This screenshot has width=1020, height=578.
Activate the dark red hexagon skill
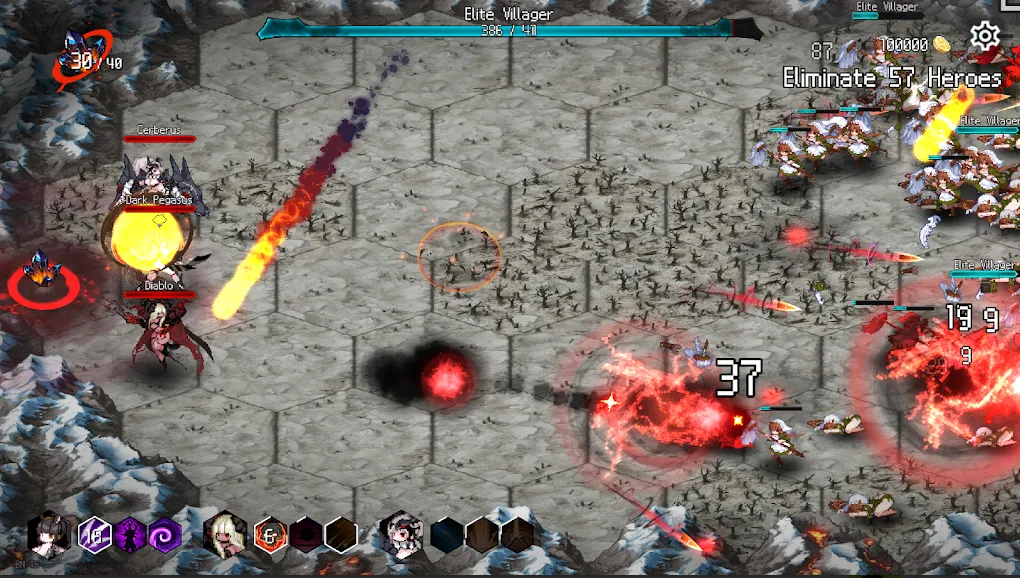[306, 535]
